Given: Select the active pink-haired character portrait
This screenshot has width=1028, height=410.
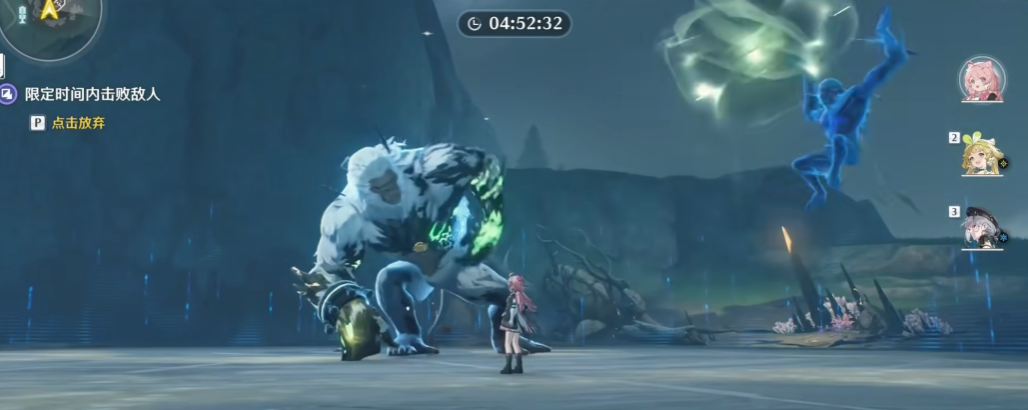Looking at the screenshot, I should coord(981,79).
